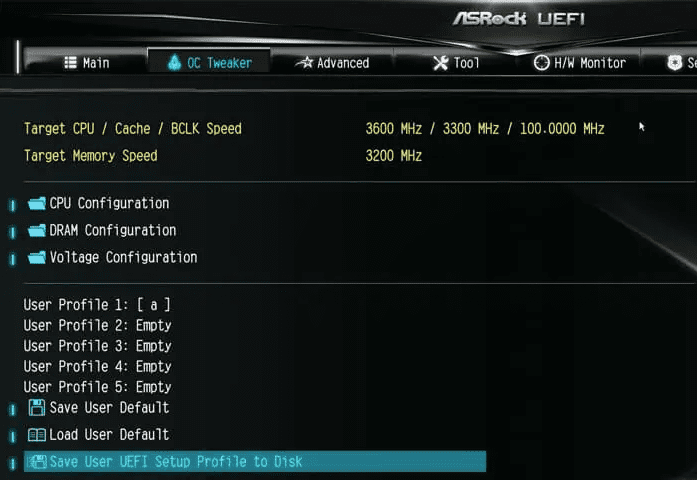The height and width of the screenshot is (480, 697).
Task: Show the H/W Monitor tab
Action: tap(579, 63)
